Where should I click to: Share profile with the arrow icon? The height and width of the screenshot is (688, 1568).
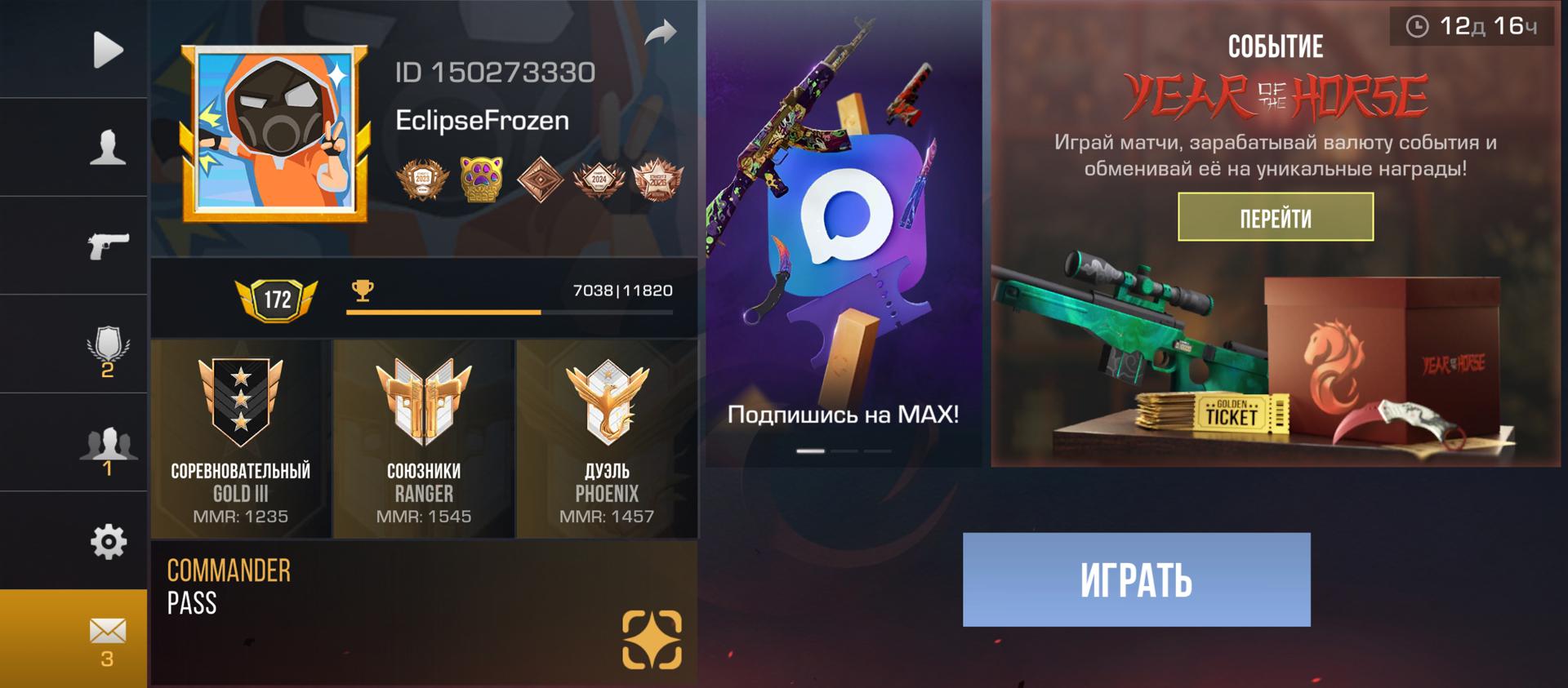[660, 33]
